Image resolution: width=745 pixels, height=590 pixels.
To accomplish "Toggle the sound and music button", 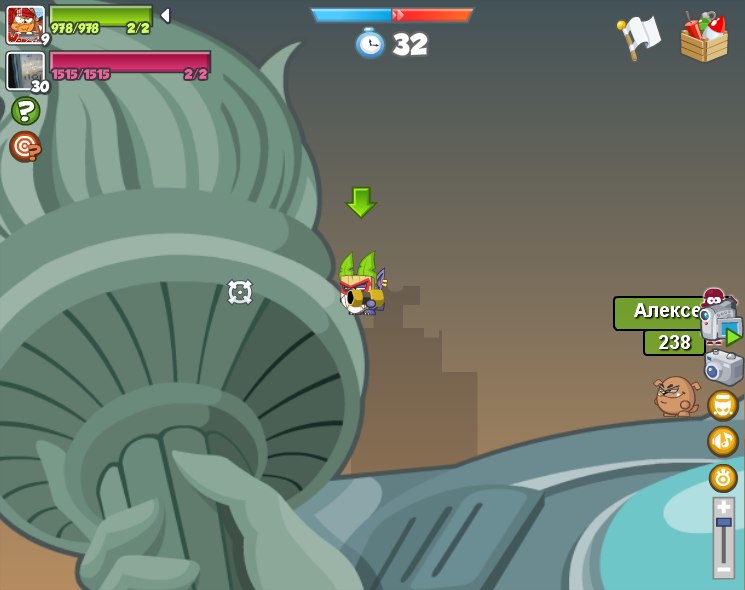I will (723, 441).
